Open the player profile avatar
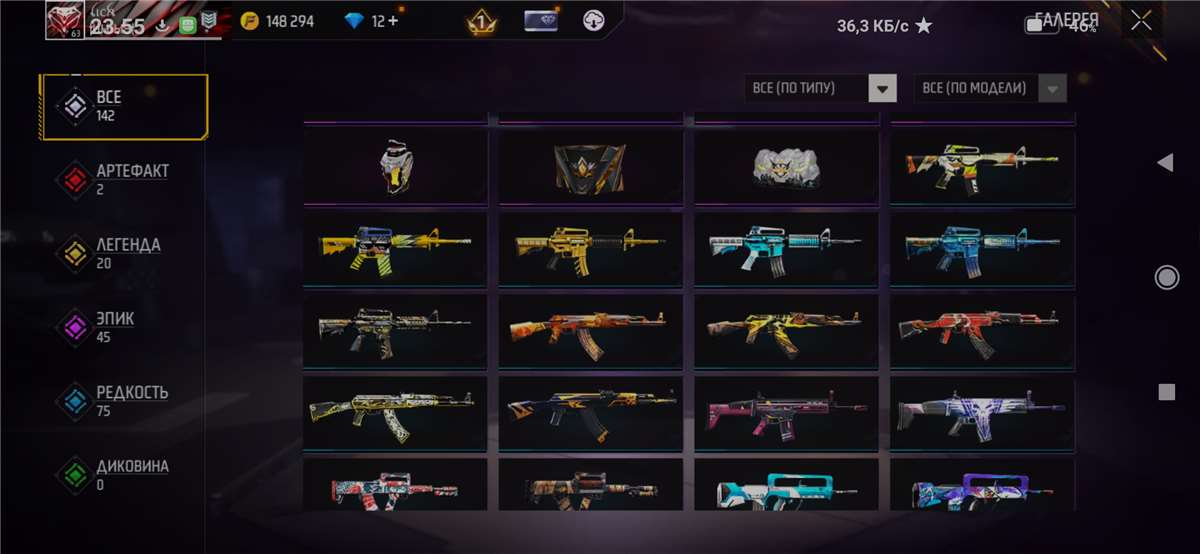The height and width of the screenshot is (554, 1200). 65,20
